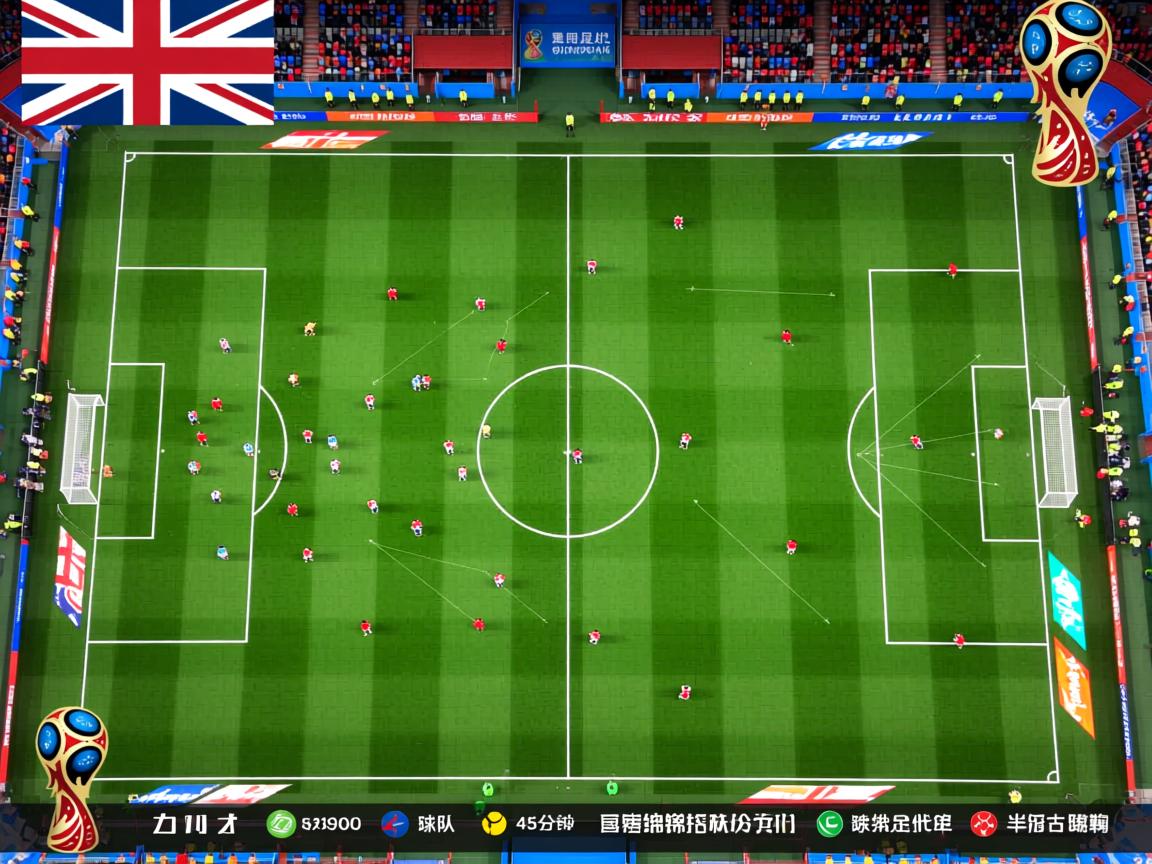Select the green icon beside S21900

point(281,824)
